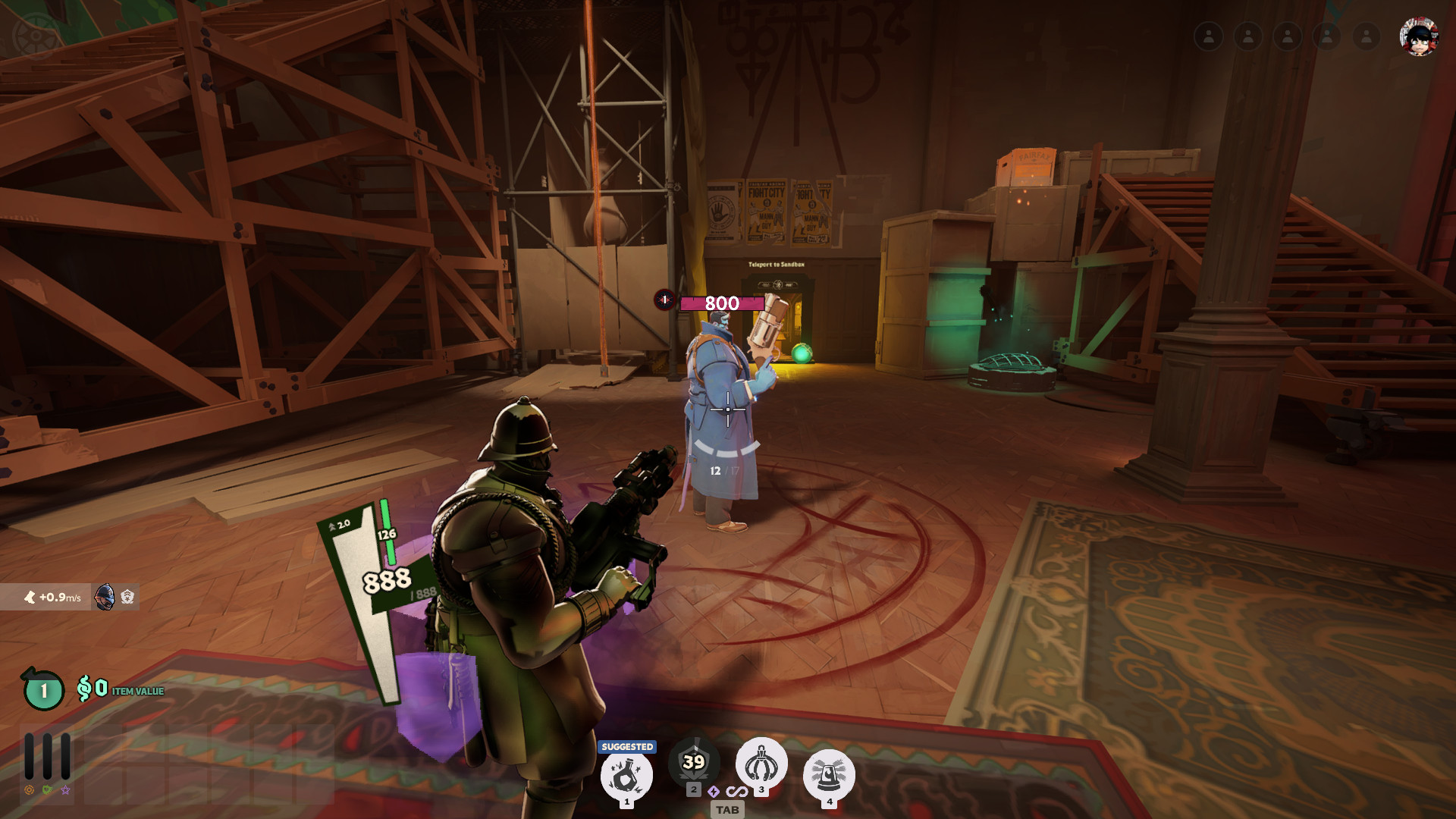
Task: Use the siren light ultimate ability
Action: [x=829, y=774]
